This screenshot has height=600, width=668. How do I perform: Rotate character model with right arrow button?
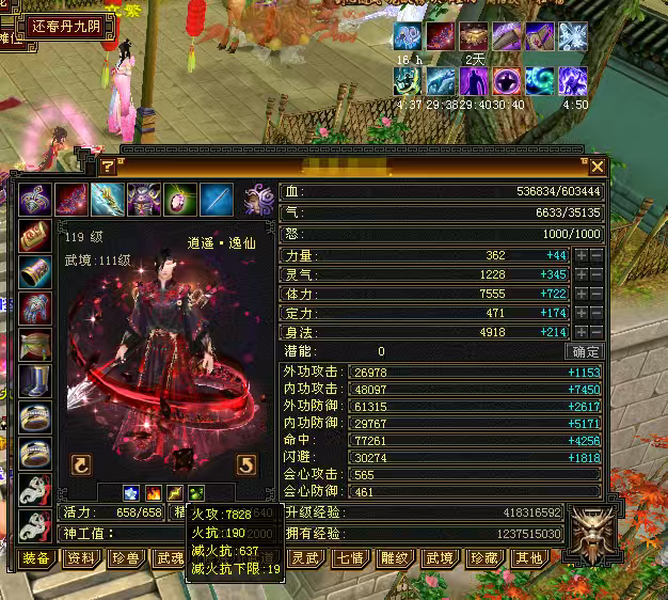pyautogui.click(x=246, y=464)
